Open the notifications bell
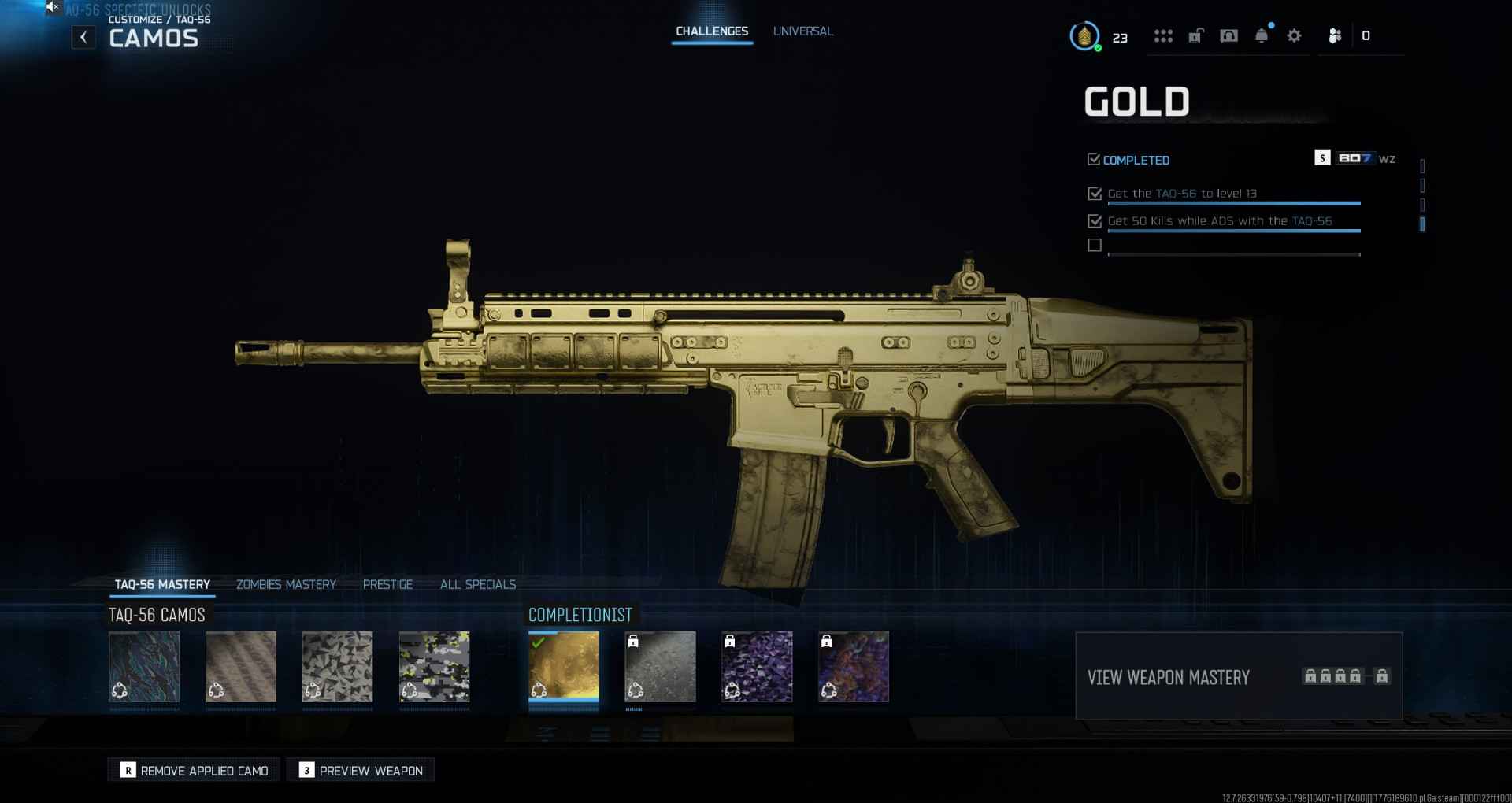 (x=1262, y=36)
